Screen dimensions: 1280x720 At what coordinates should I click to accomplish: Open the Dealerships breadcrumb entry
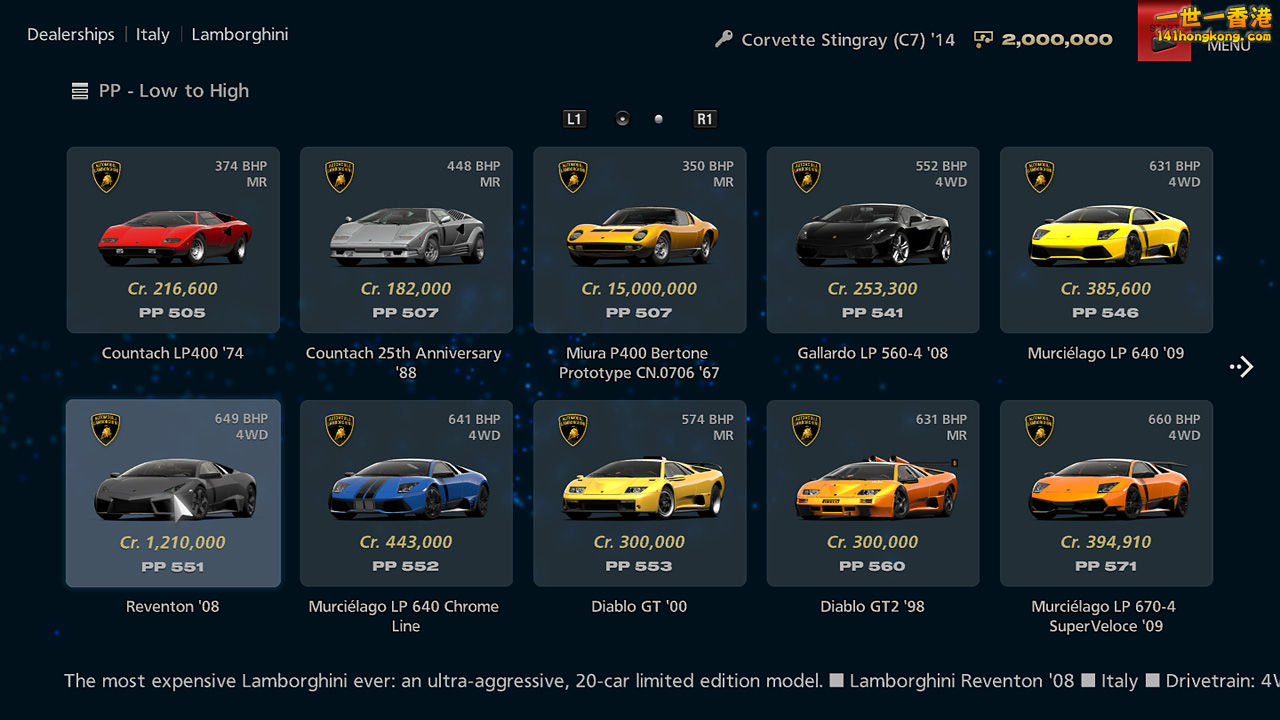click(x=70, y=34)
